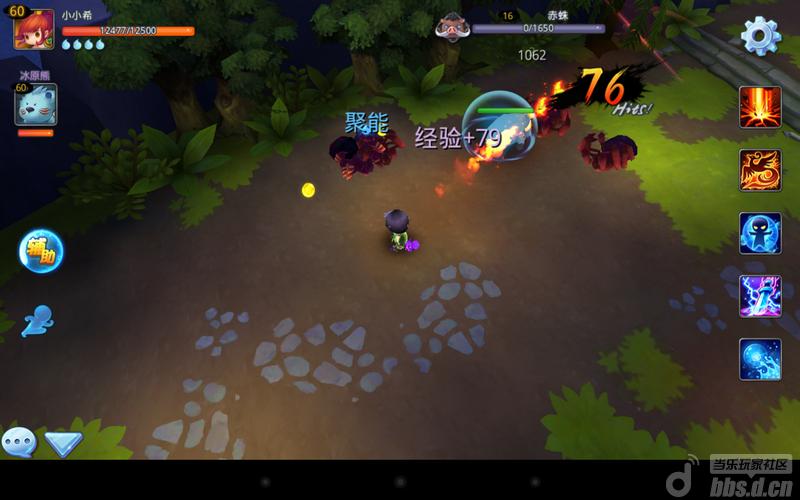Tap the blue running figure icon
The image size is (800, 500).
[37, 320]
